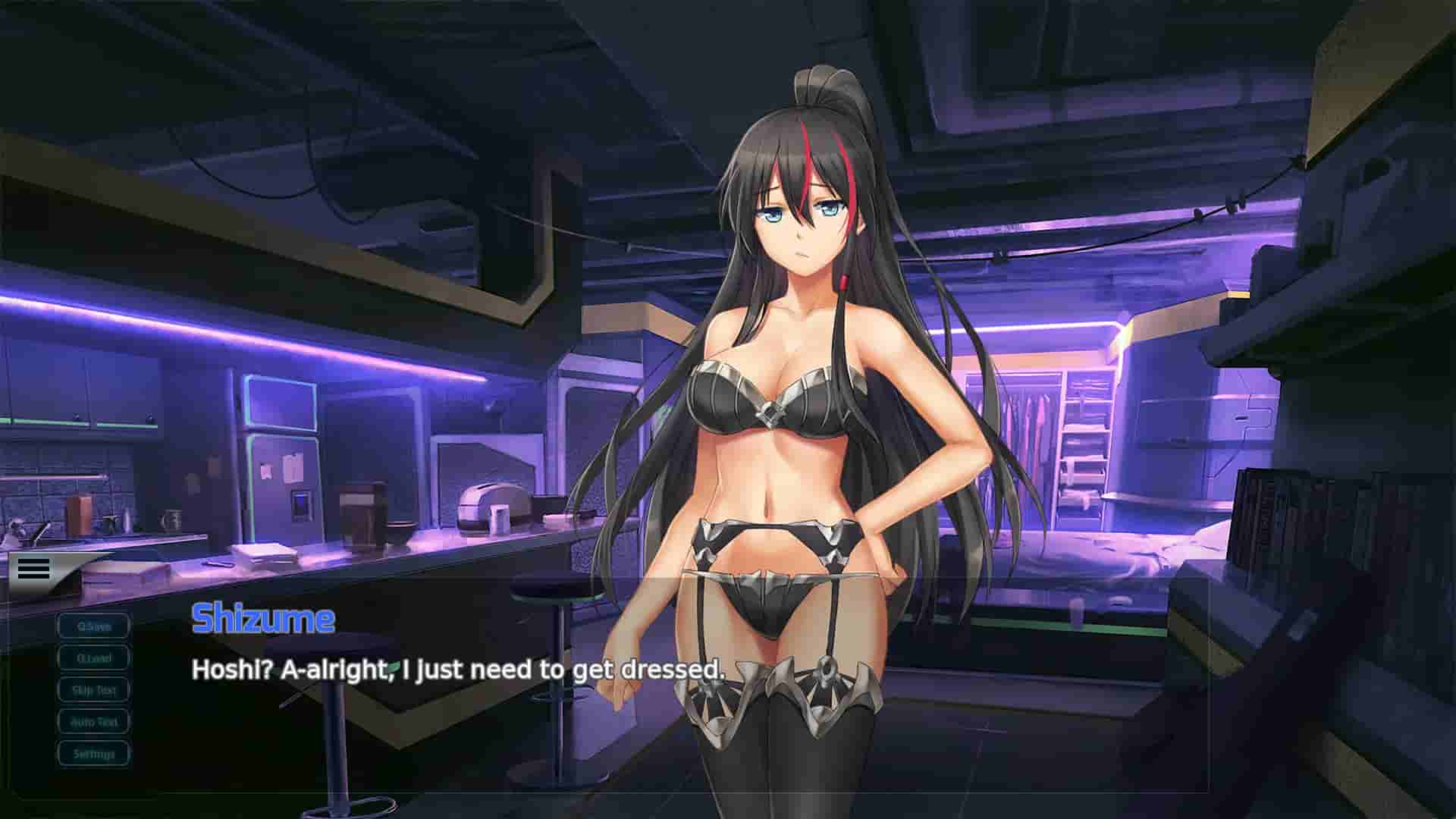Click the three-line icon to open the game menu
Image resolution: width=1456 pixels, height=819 pixels.
click(x=32, y=569)
